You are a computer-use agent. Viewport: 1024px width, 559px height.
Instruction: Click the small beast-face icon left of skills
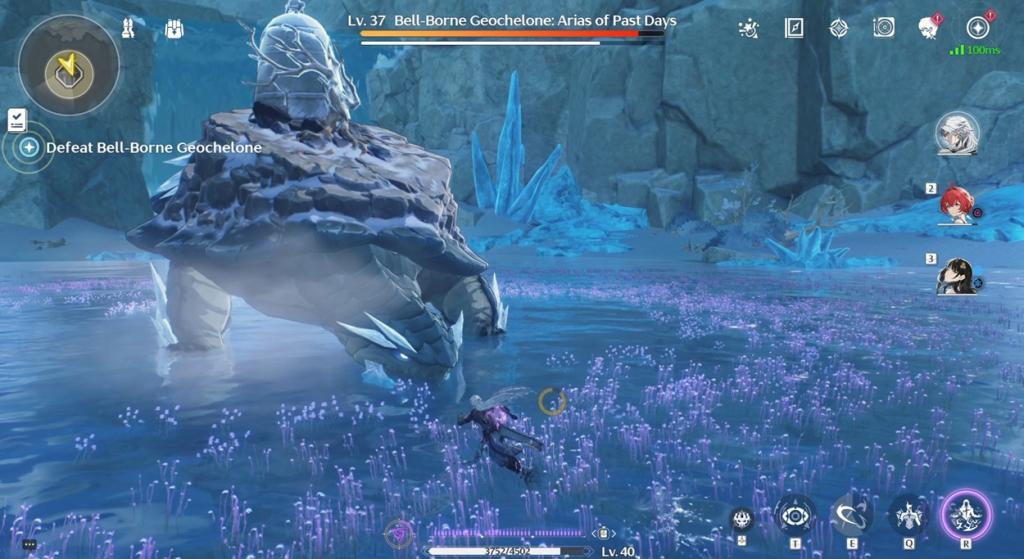coord(741,517)
